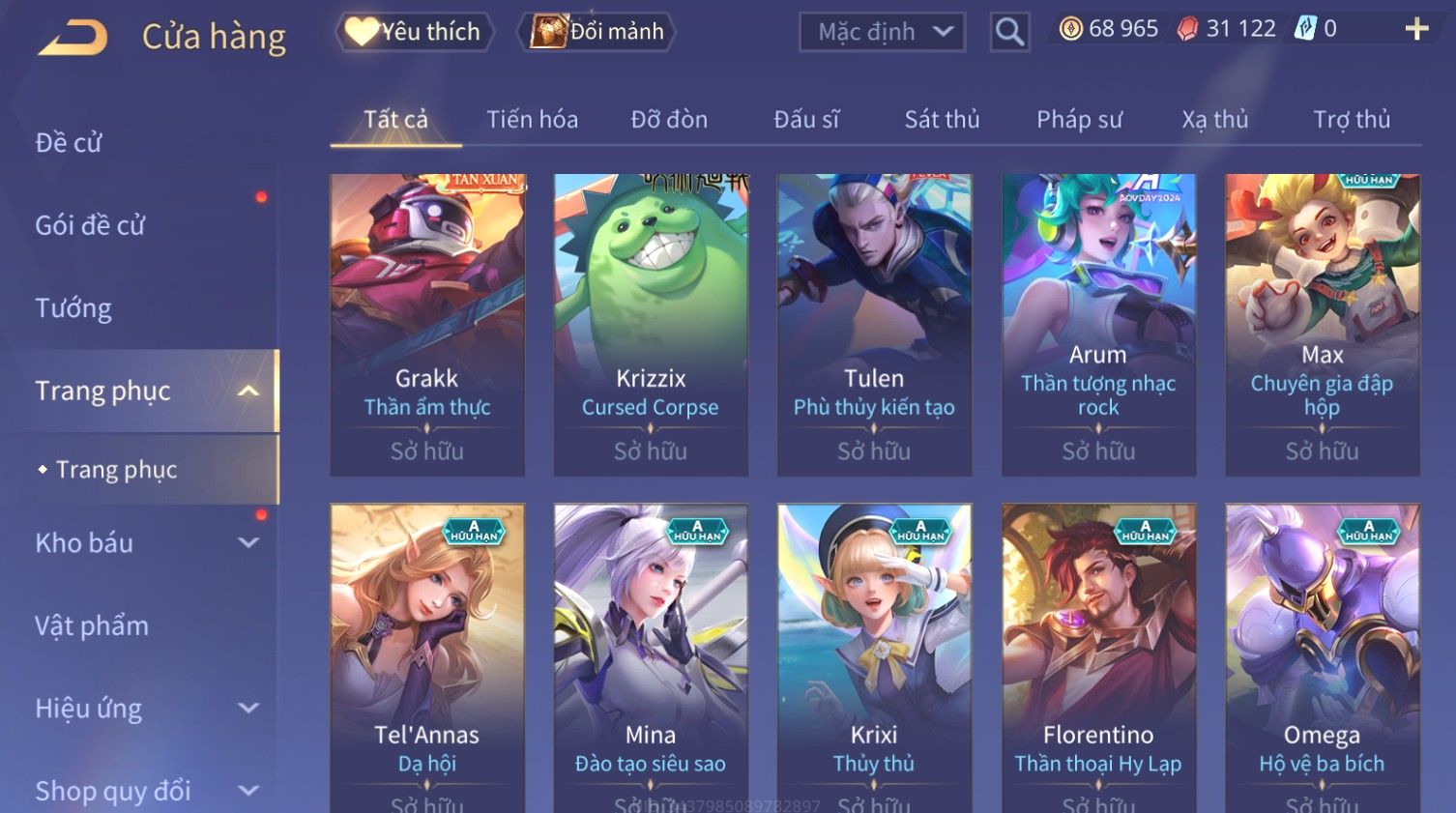This screenshot has width=1456, height=813.
Task: Click the magnifying glass search button
Action: click(1009, 32)
